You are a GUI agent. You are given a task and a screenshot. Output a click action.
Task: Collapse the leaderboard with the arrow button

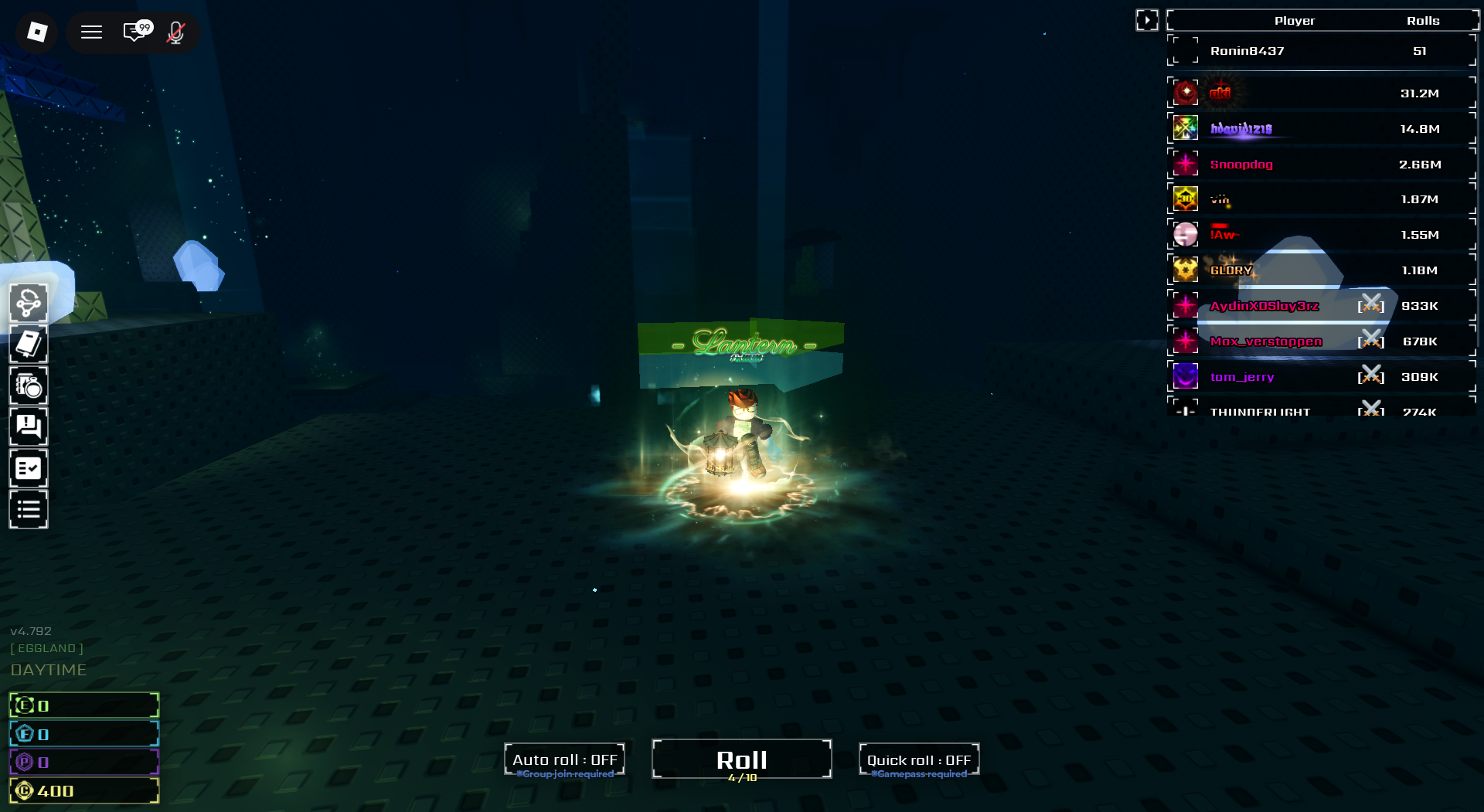(x=1147, y=20)
